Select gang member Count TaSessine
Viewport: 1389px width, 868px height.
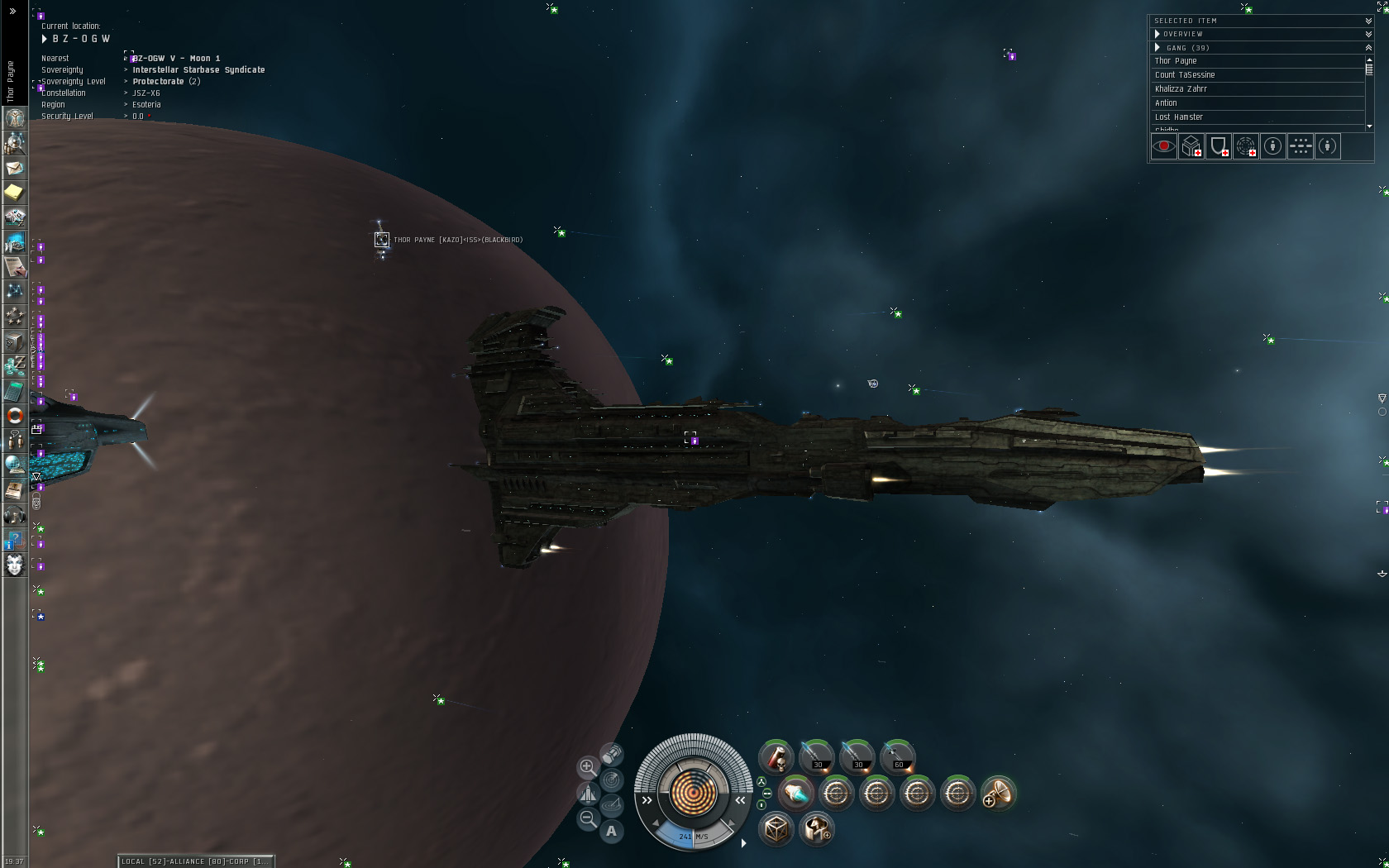pos(1185,75)
